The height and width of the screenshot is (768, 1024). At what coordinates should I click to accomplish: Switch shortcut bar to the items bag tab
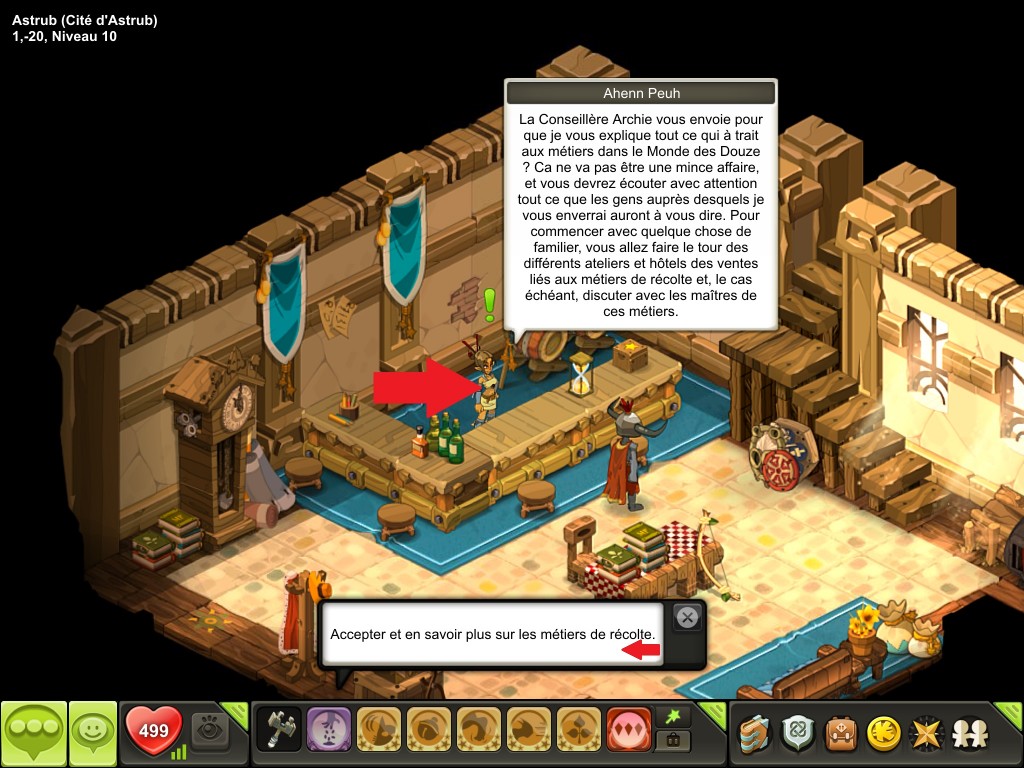[671, 741]
